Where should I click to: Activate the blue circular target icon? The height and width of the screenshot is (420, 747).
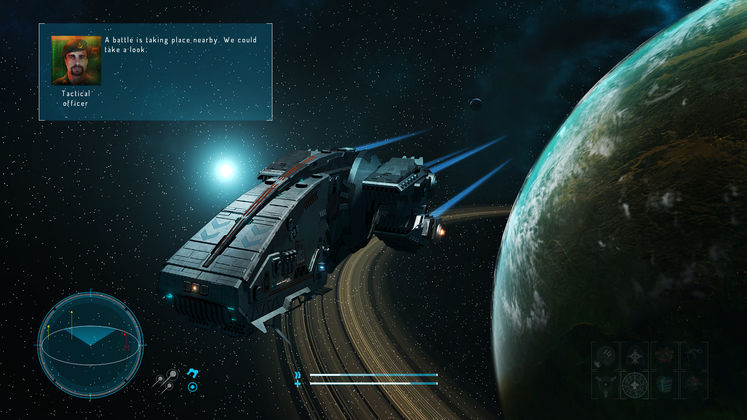(x=192, y=387)
